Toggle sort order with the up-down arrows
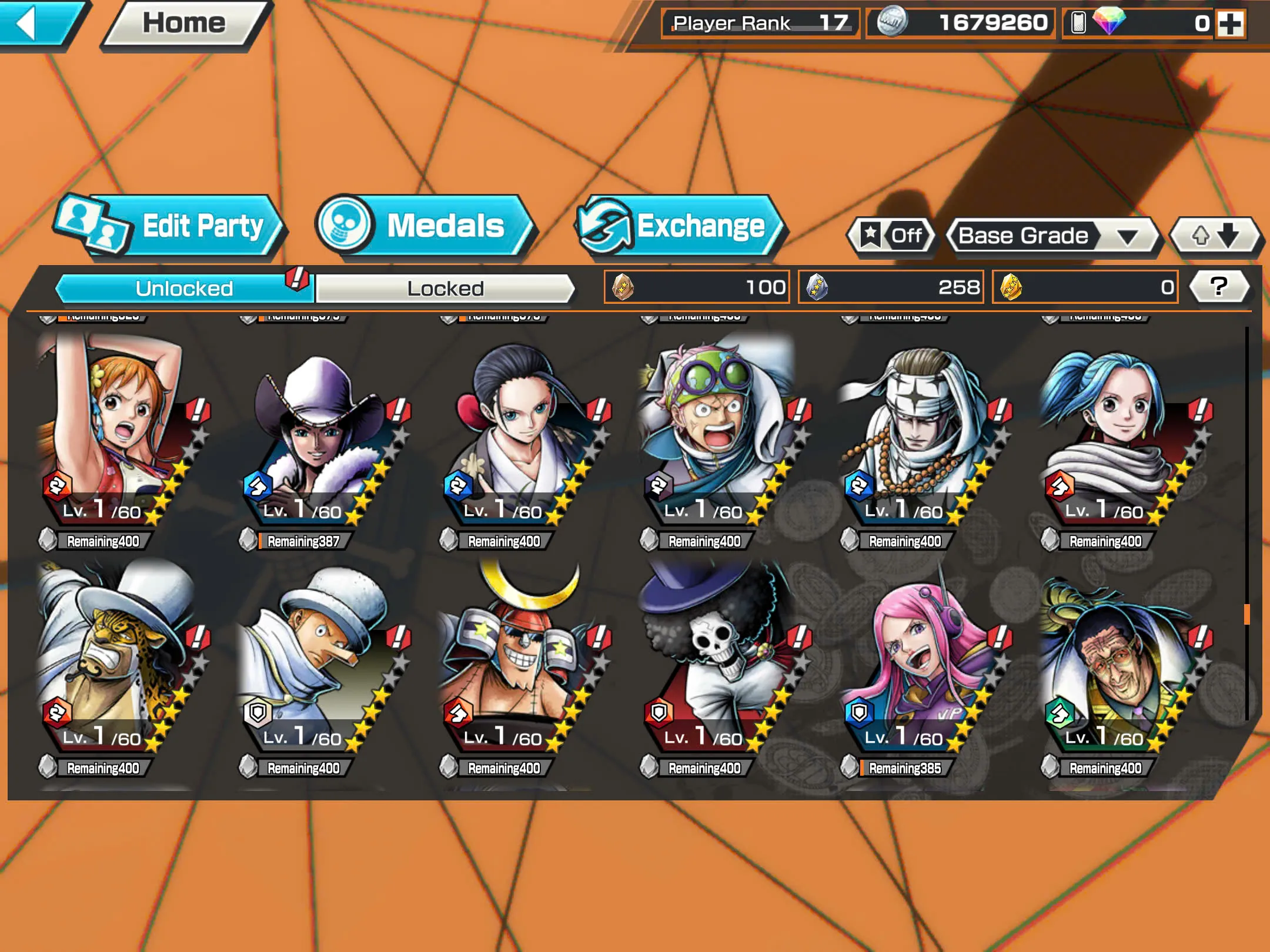The image size is (1270, 952). pyautogui.click(x=1214, y=235)
